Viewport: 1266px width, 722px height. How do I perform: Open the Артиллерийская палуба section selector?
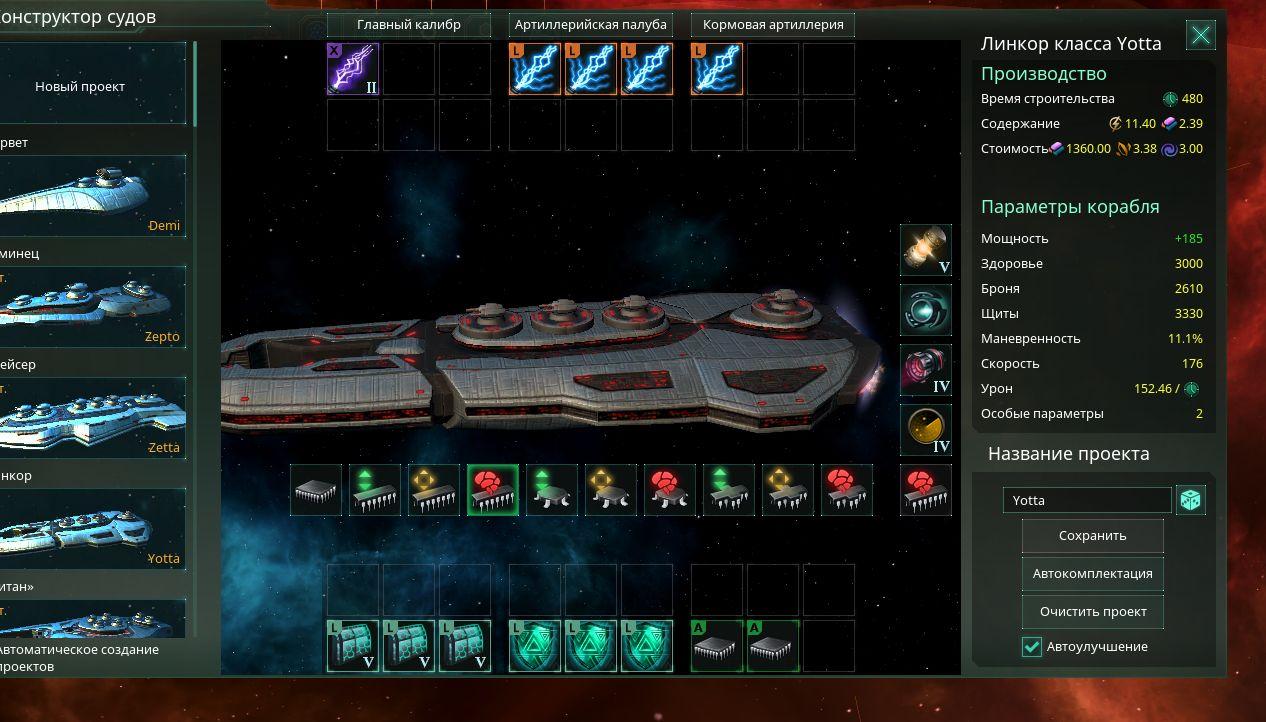coord(590,24)
